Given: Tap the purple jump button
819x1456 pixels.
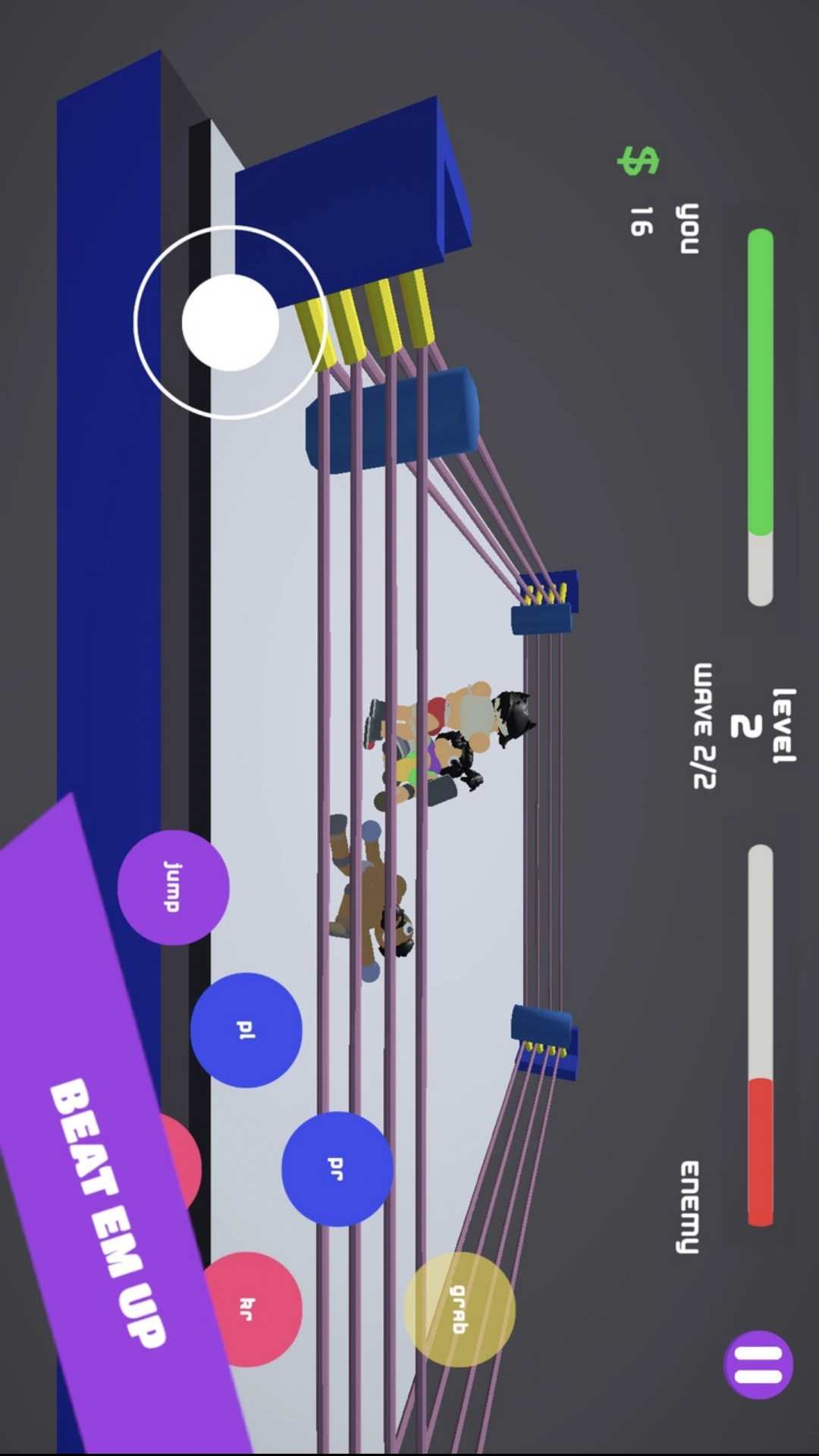Looking at the screenshot, I should click(173, 886).
